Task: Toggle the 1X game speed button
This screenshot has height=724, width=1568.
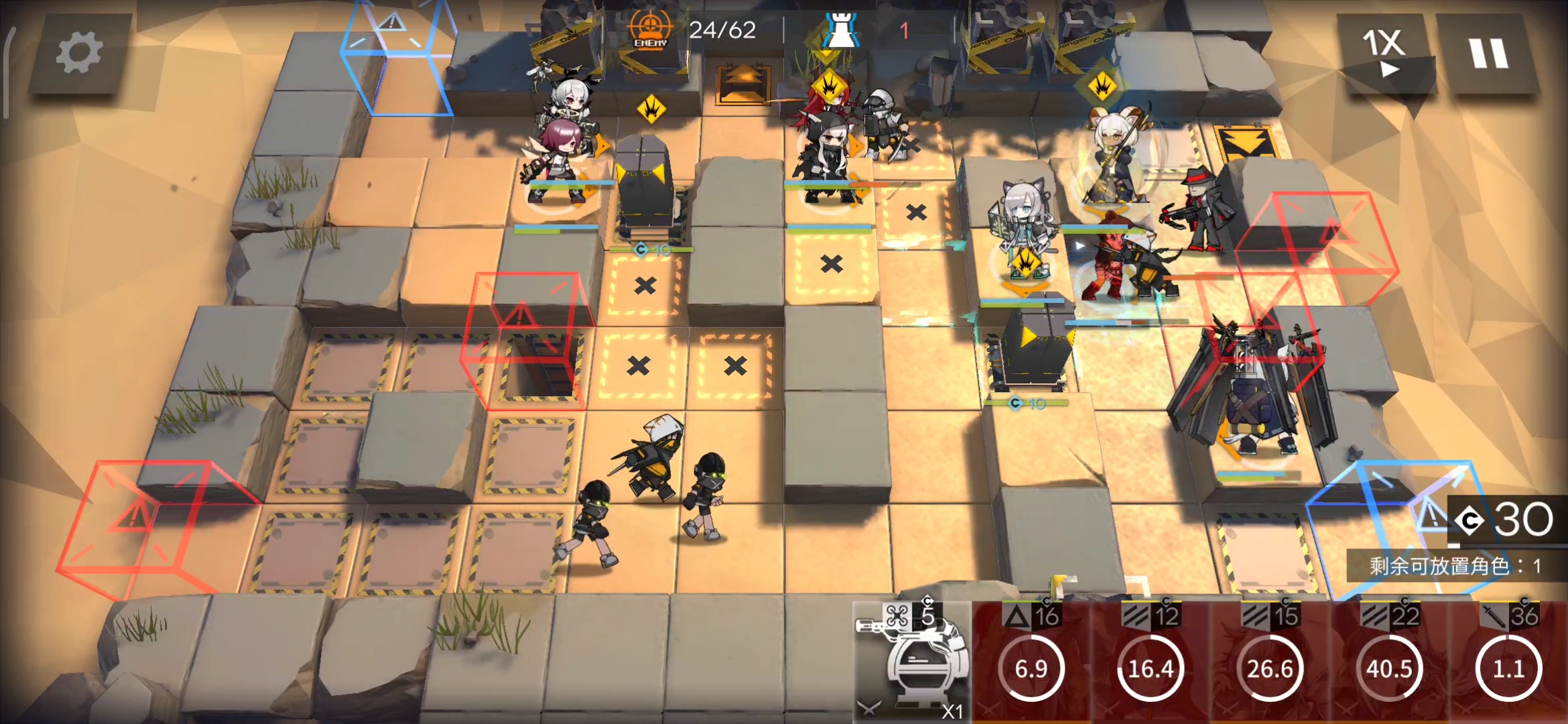Action: (1384, 54)
